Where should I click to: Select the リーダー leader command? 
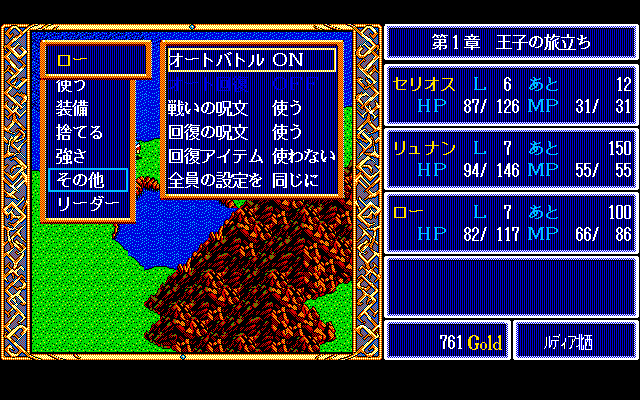(x=88, y=204)
